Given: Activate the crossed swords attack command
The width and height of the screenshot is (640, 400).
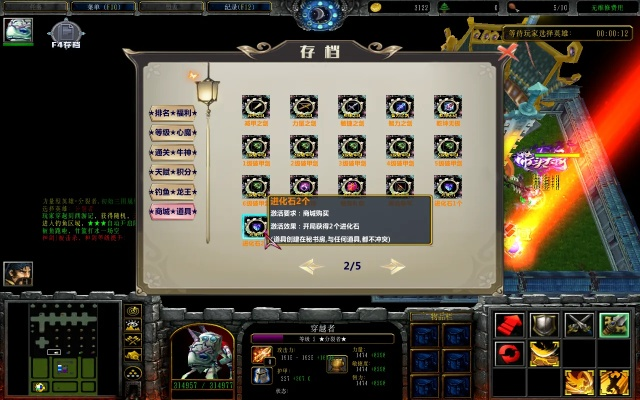Looking at the screenshot, I should (x=578, y=325).
